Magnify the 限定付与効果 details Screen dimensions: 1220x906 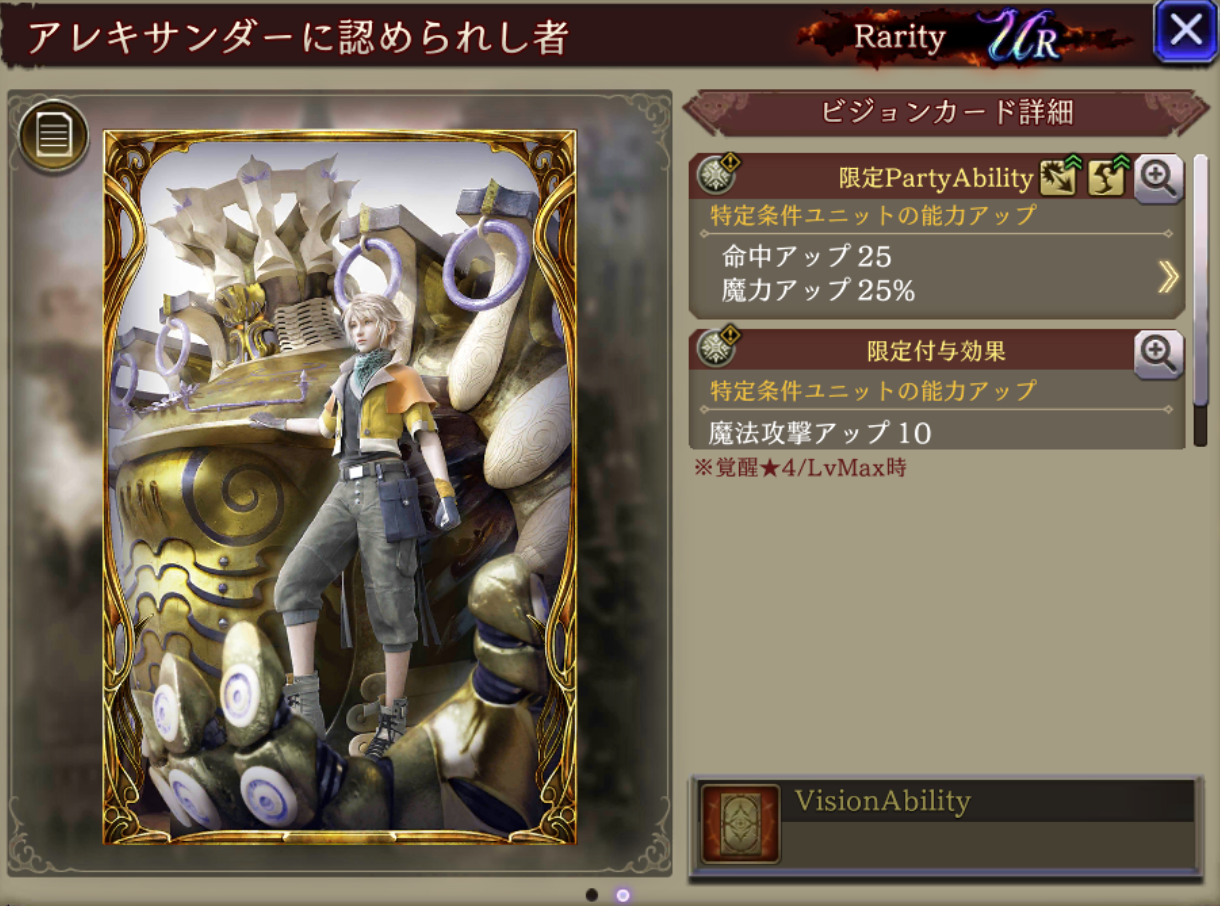[x=1159, y=354]
